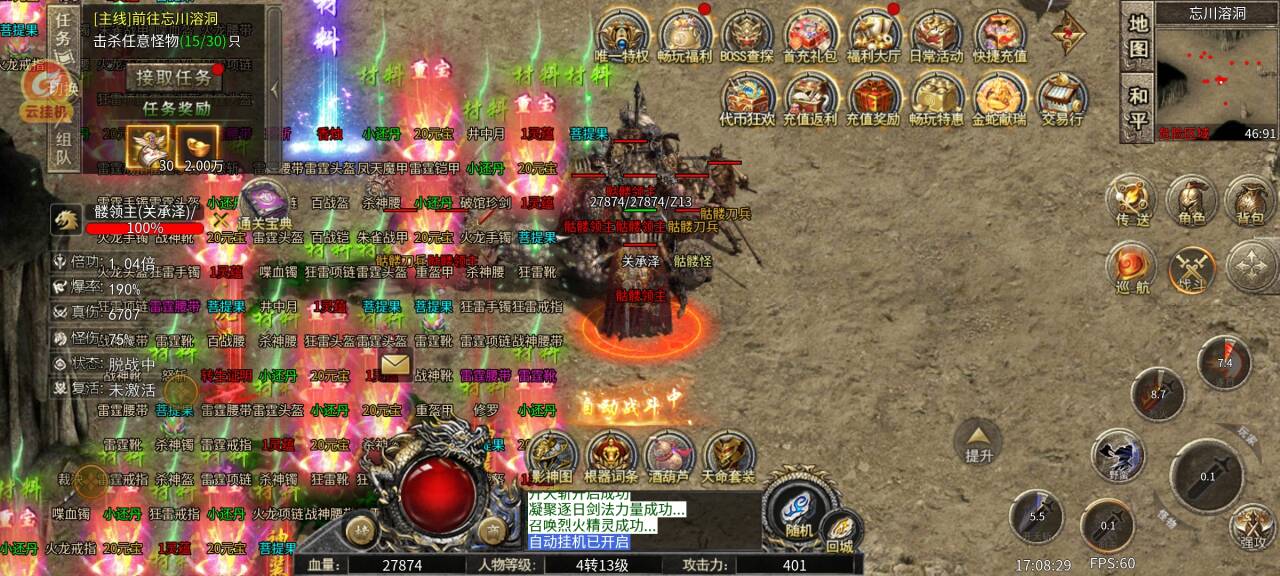Open the 金蛇献瑞 event icon

(999, 98)
